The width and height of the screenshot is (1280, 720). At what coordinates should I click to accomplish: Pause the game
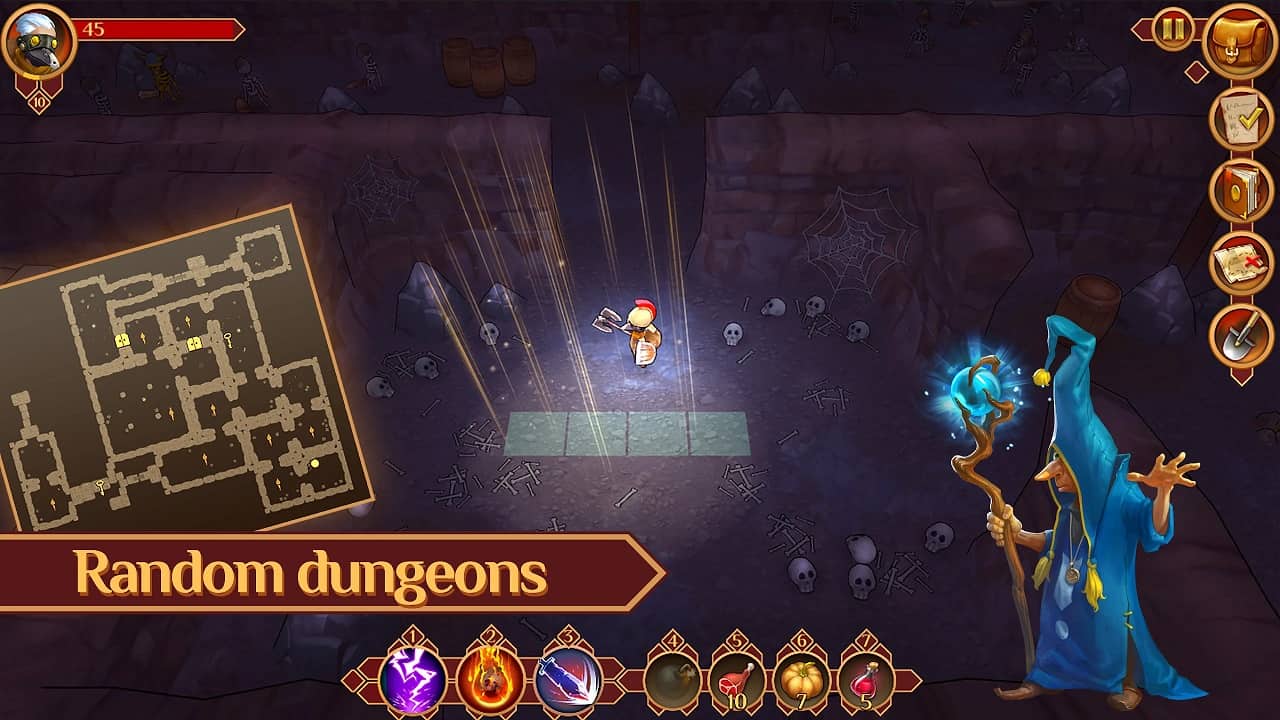coord(1171,27)
